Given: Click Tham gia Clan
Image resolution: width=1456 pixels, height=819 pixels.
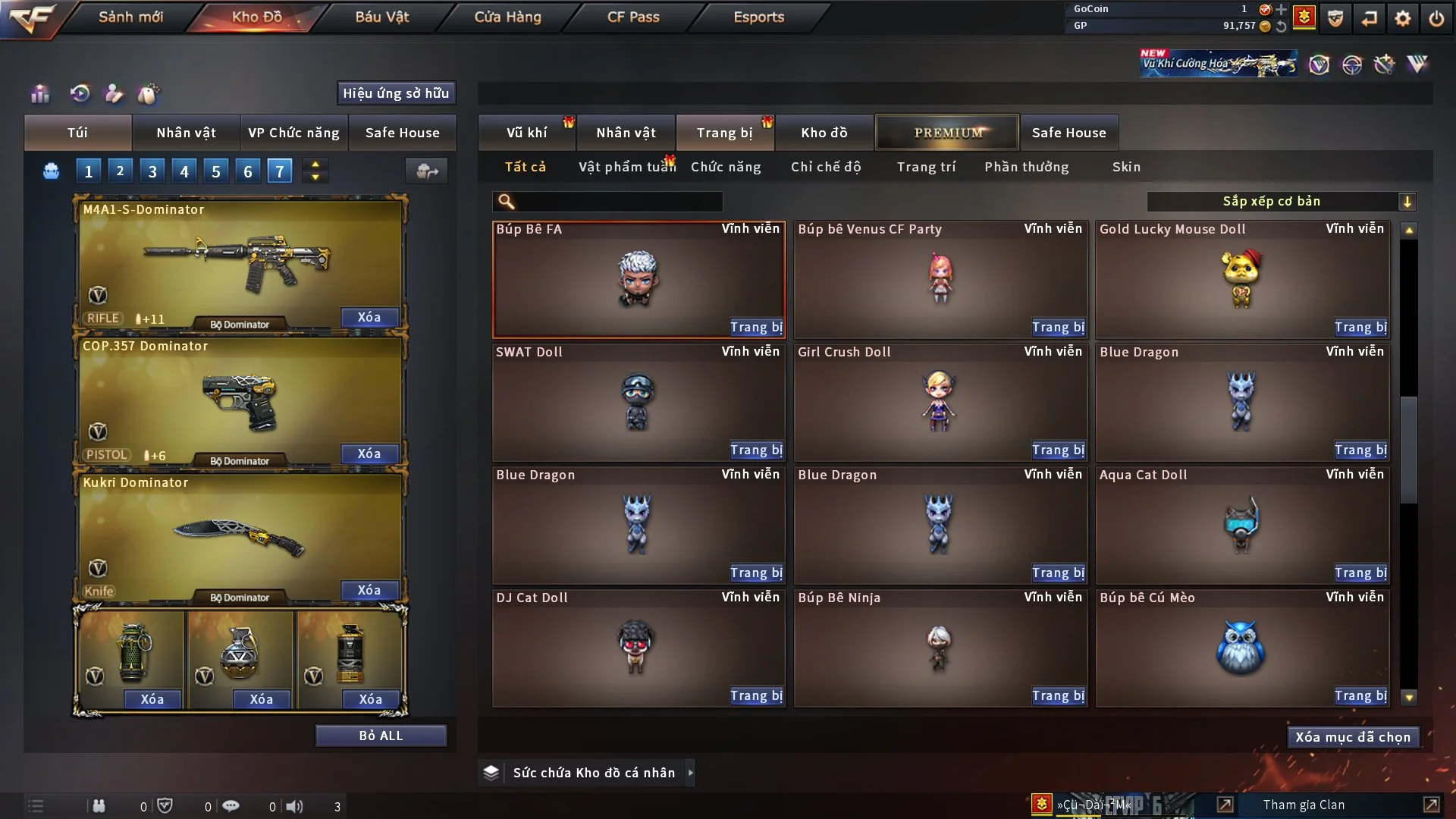Looking at the screenshot, I should tap(1304, 805).
